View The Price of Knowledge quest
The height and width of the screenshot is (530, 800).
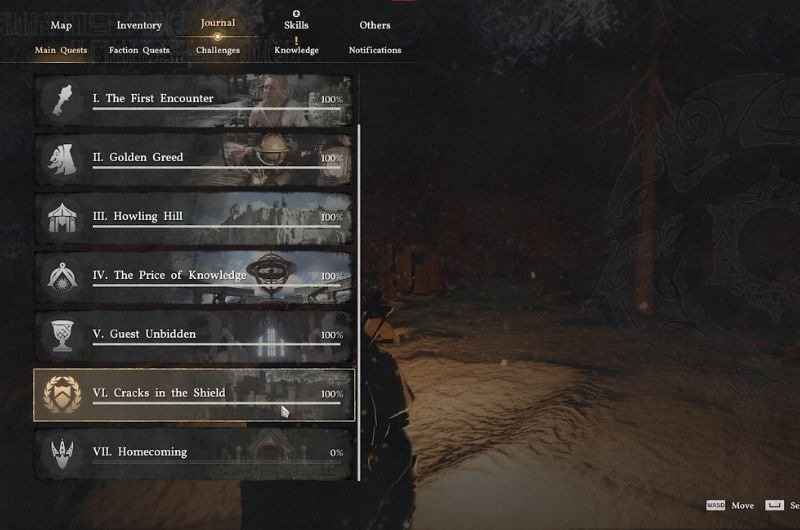[194, 276]
